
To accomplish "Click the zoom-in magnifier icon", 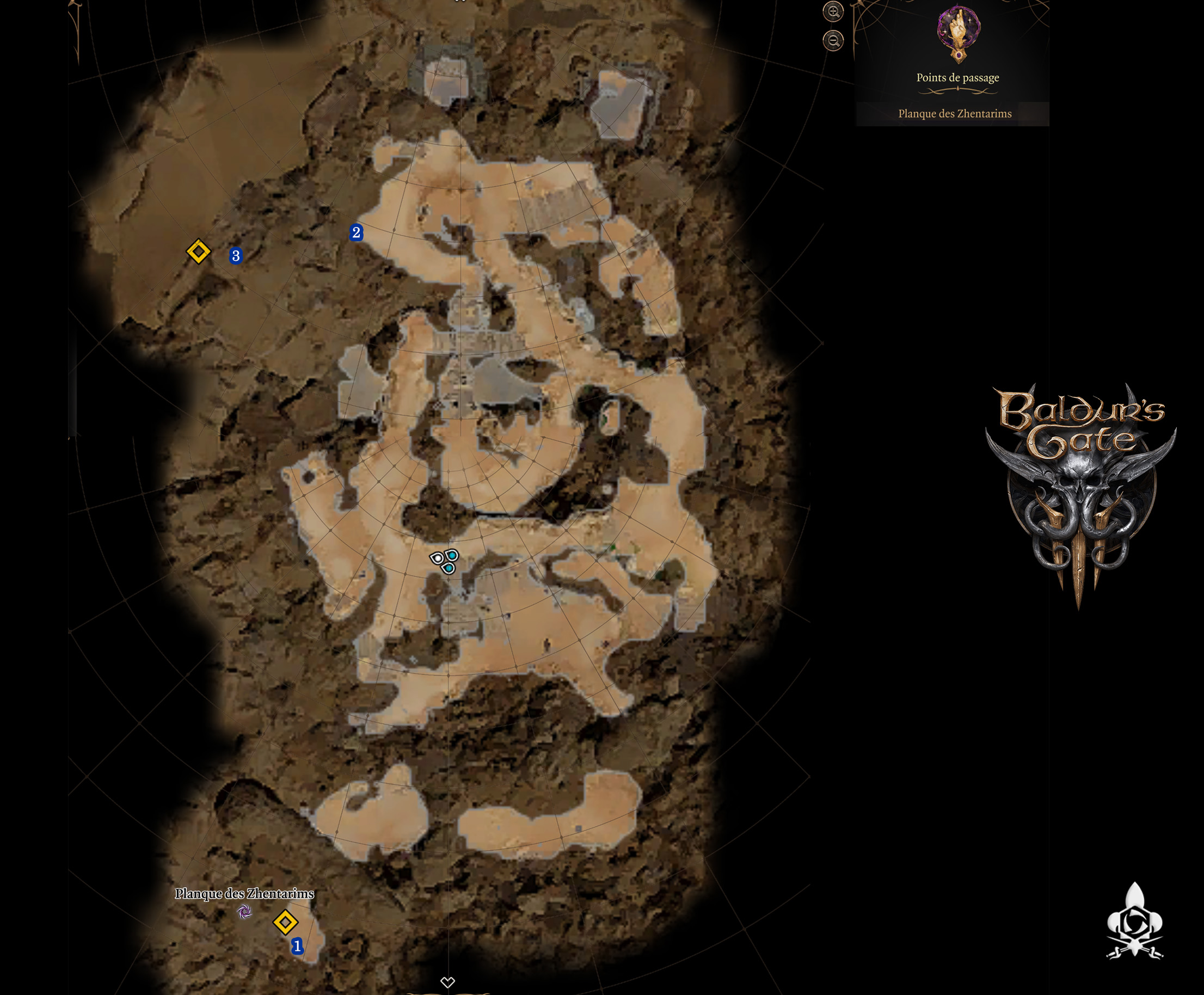I will click(x=834, y=13).
